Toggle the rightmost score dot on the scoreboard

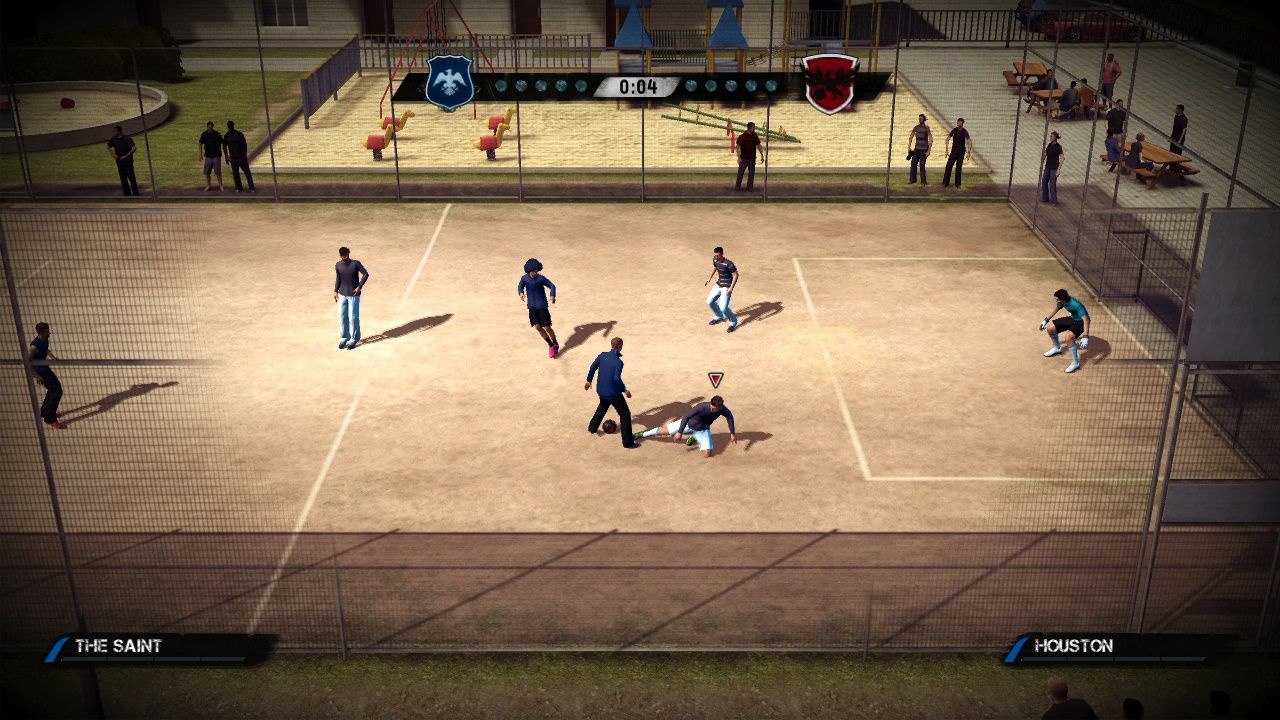click(x=769, y=87)
